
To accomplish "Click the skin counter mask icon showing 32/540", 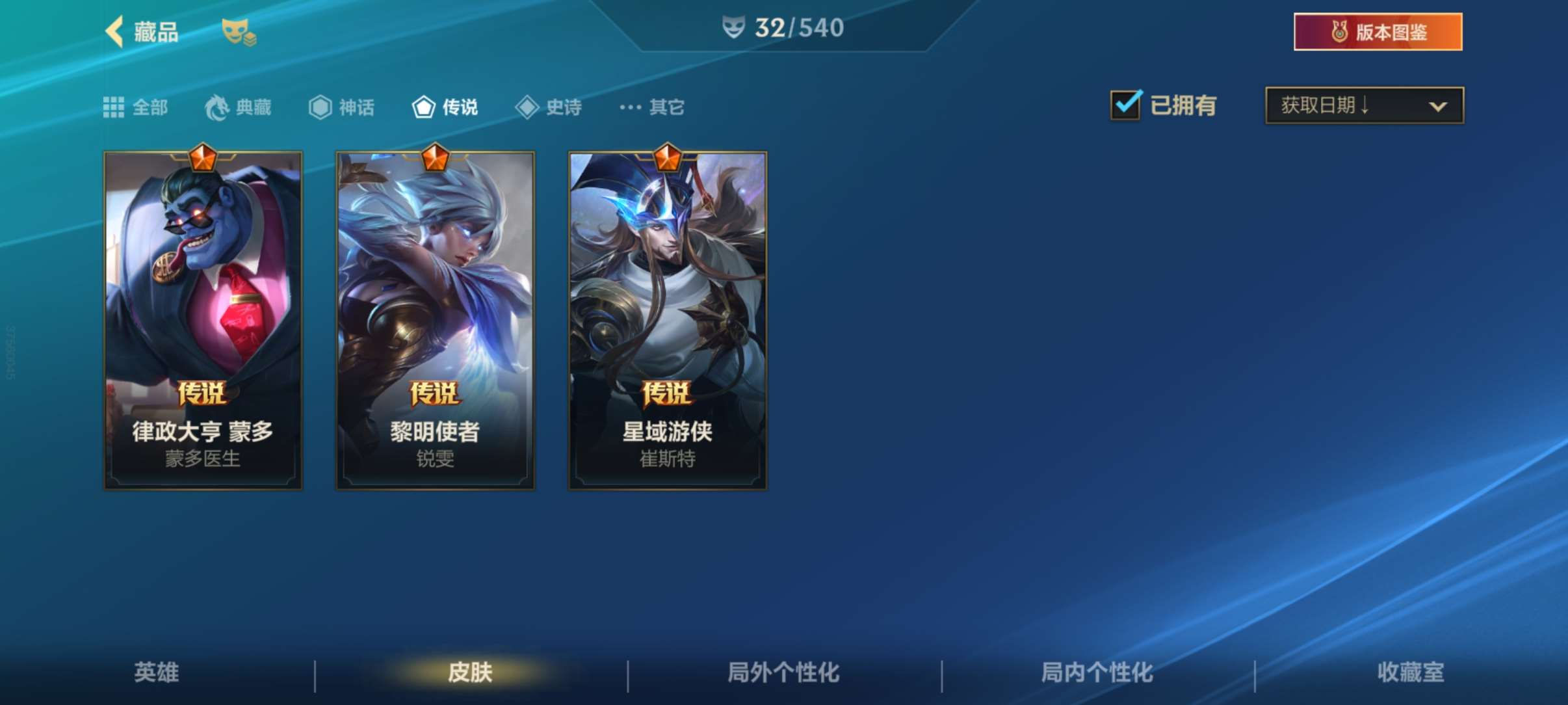I will [x=734, y=27].
